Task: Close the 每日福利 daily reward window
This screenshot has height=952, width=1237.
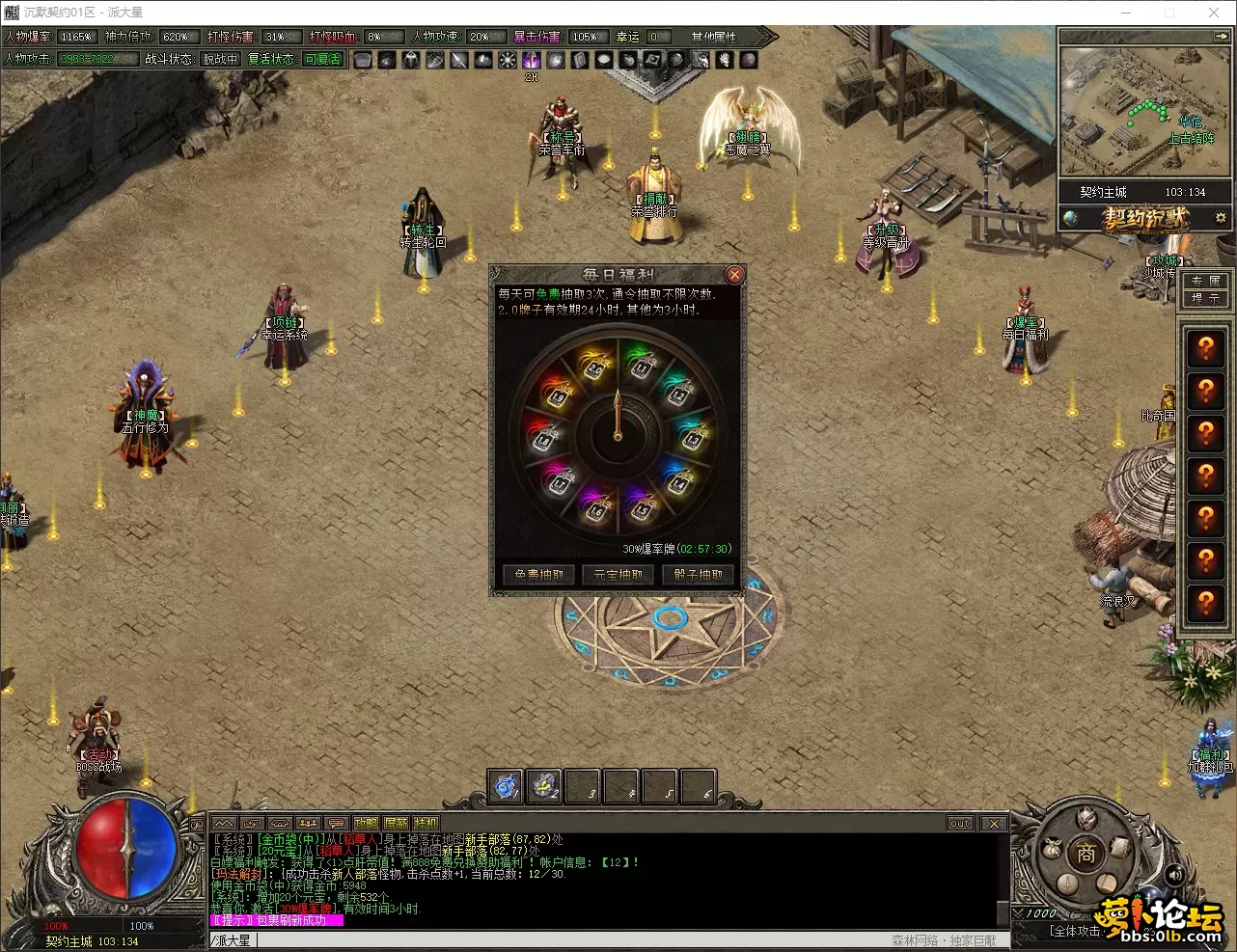Action: point(734,275)
